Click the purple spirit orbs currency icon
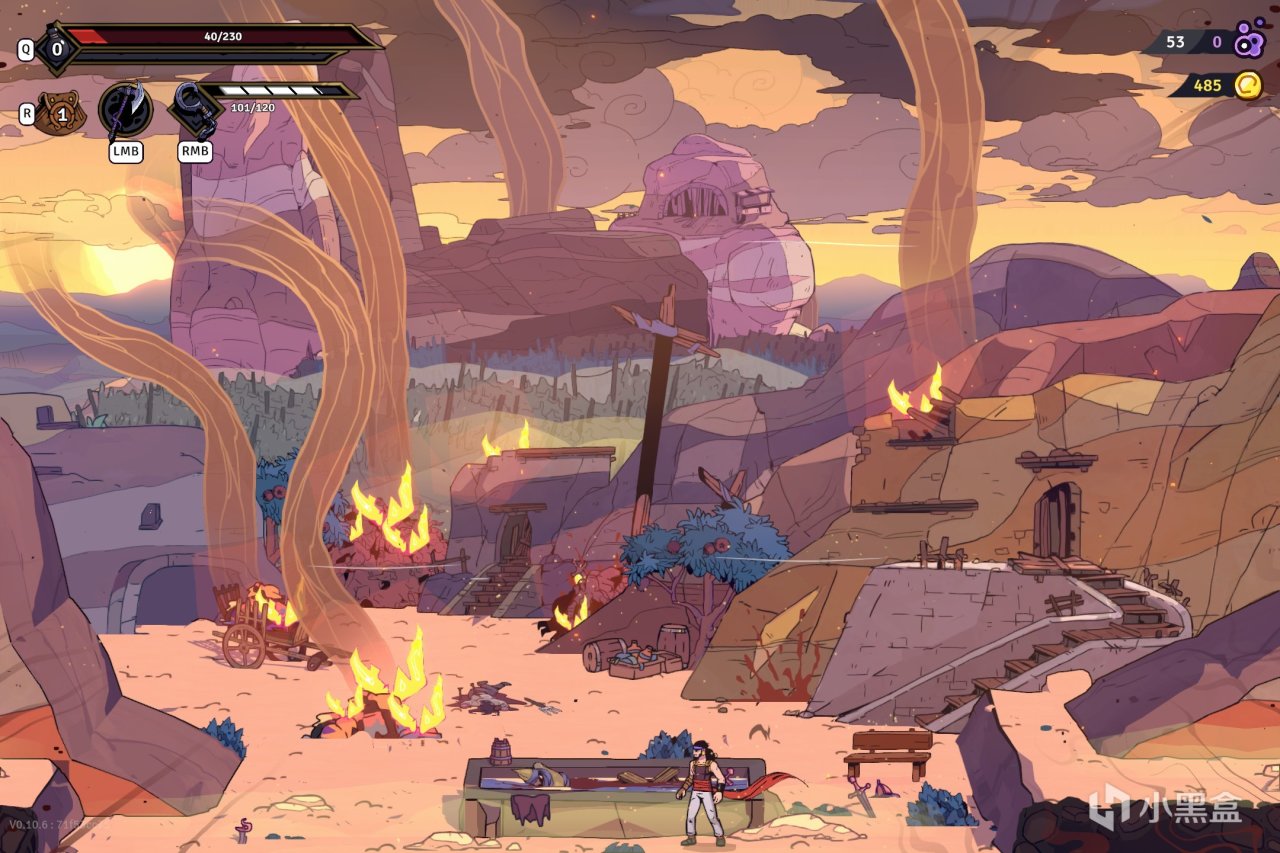The height and width of the screenshot is (853, 1280). [1249, 41]
